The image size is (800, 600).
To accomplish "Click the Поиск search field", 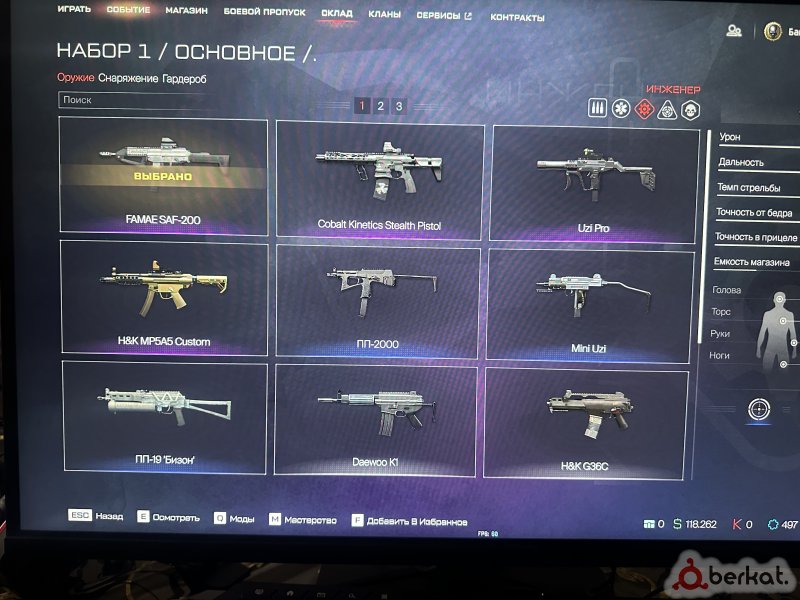I will coord(150,100).
